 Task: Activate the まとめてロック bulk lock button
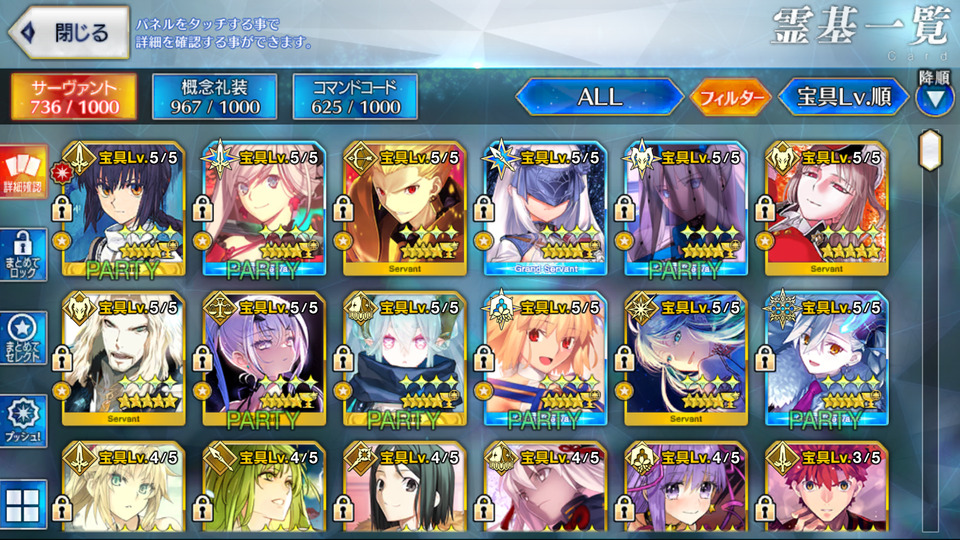click(23, 256)
